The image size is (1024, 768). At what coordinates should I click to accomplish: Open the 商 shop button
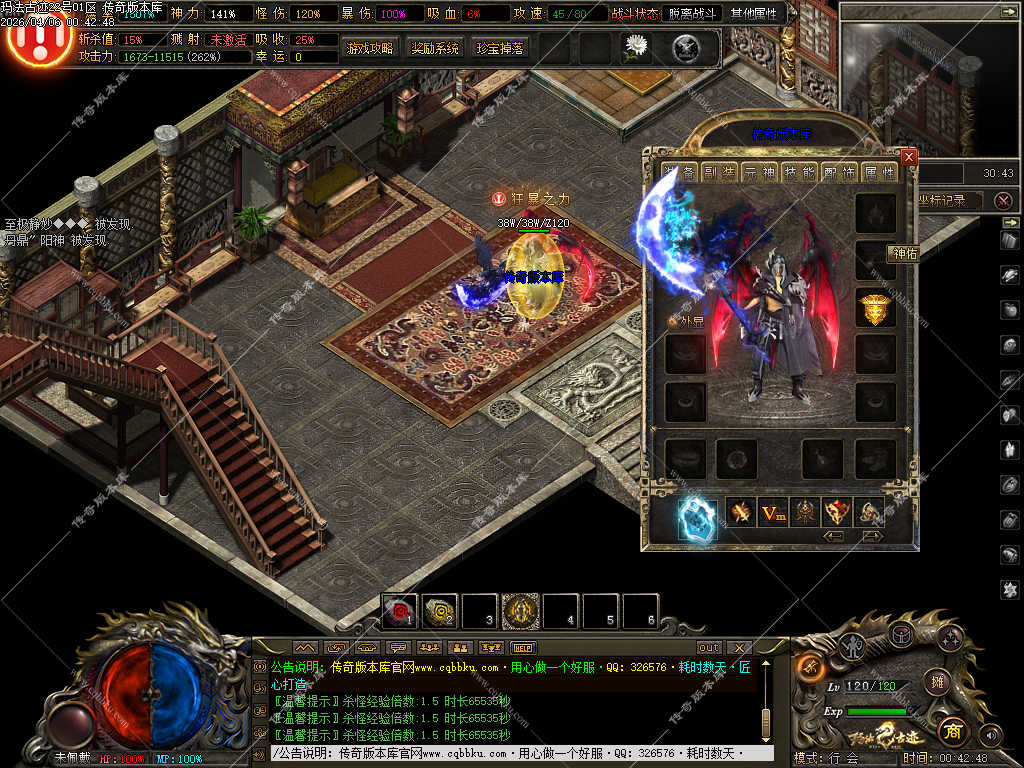(x=952, y=730)
